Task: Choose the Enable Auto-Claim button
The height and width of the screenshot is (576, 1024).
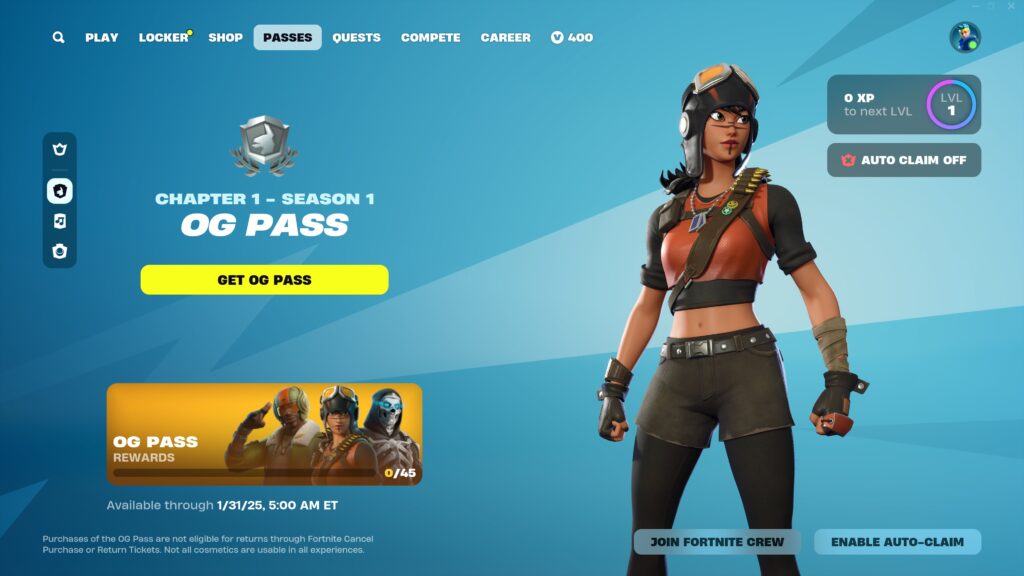Action: [x=897, y=542]
